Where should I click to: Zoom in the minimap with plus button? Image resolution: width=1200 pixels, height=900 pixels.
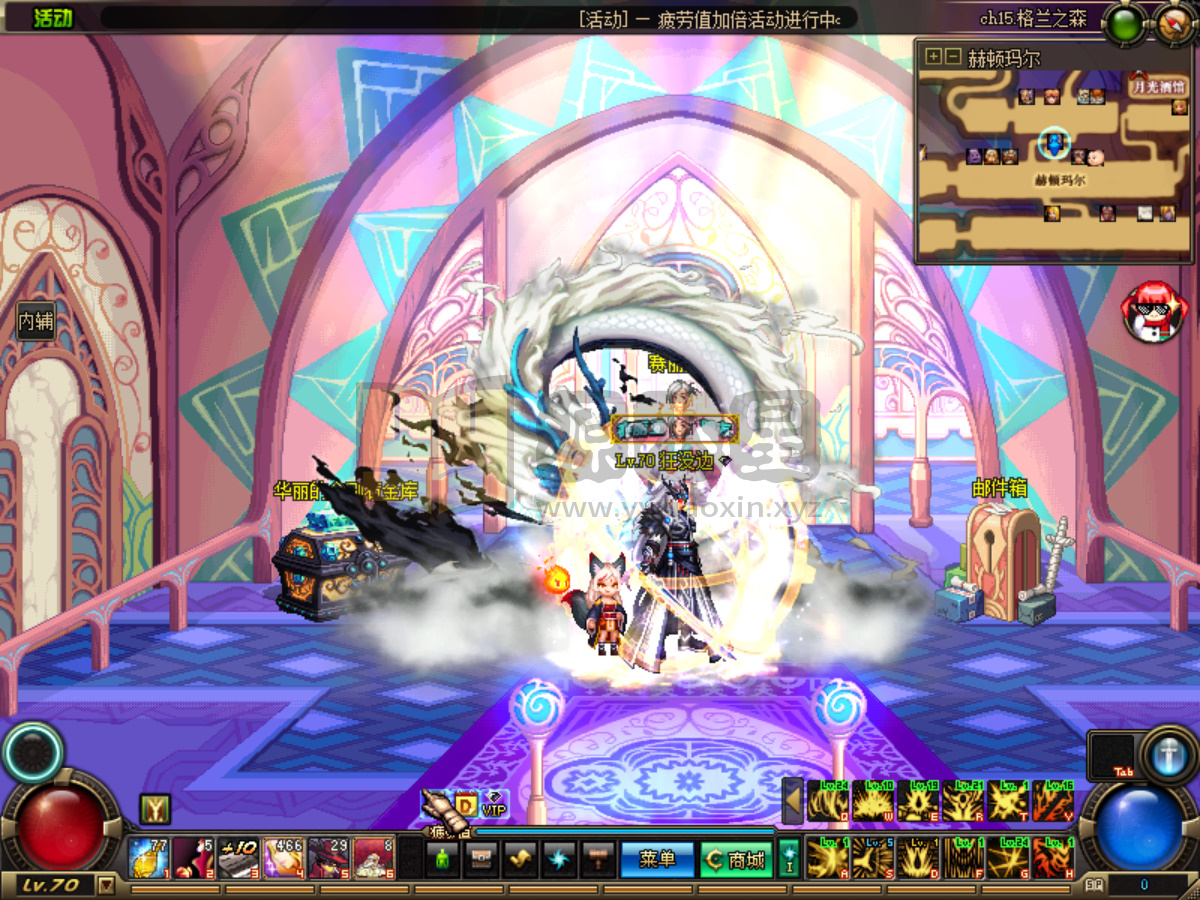point(933,57)
